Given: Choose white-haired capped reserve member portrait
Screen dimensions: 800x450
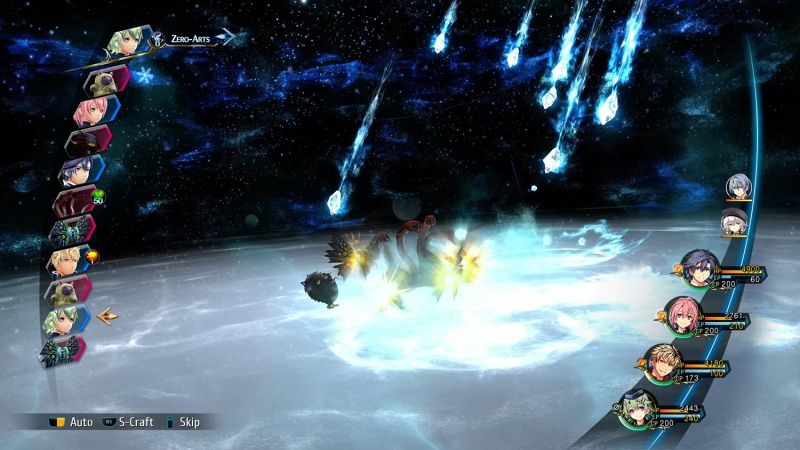Looking at the screenshot, I should (x=735, y=223).
